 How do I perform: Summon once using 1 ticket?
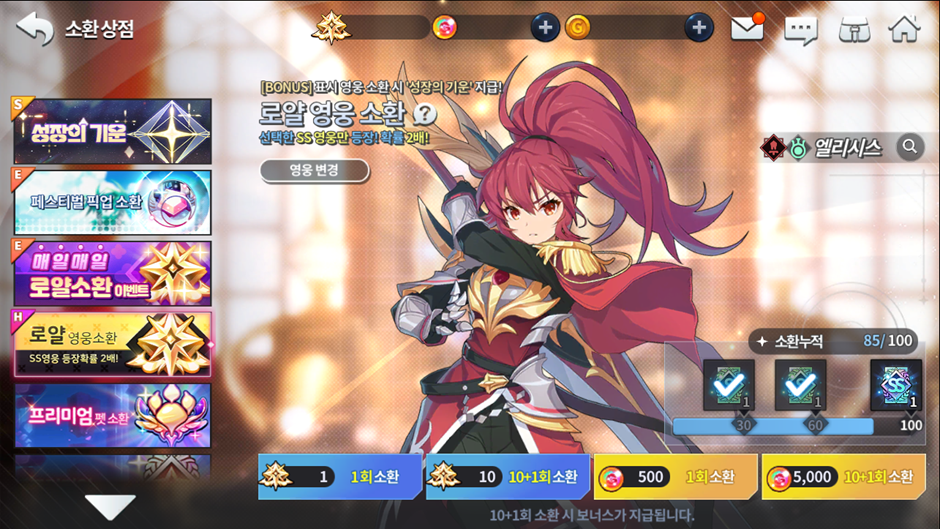click(x=338, y=477)
